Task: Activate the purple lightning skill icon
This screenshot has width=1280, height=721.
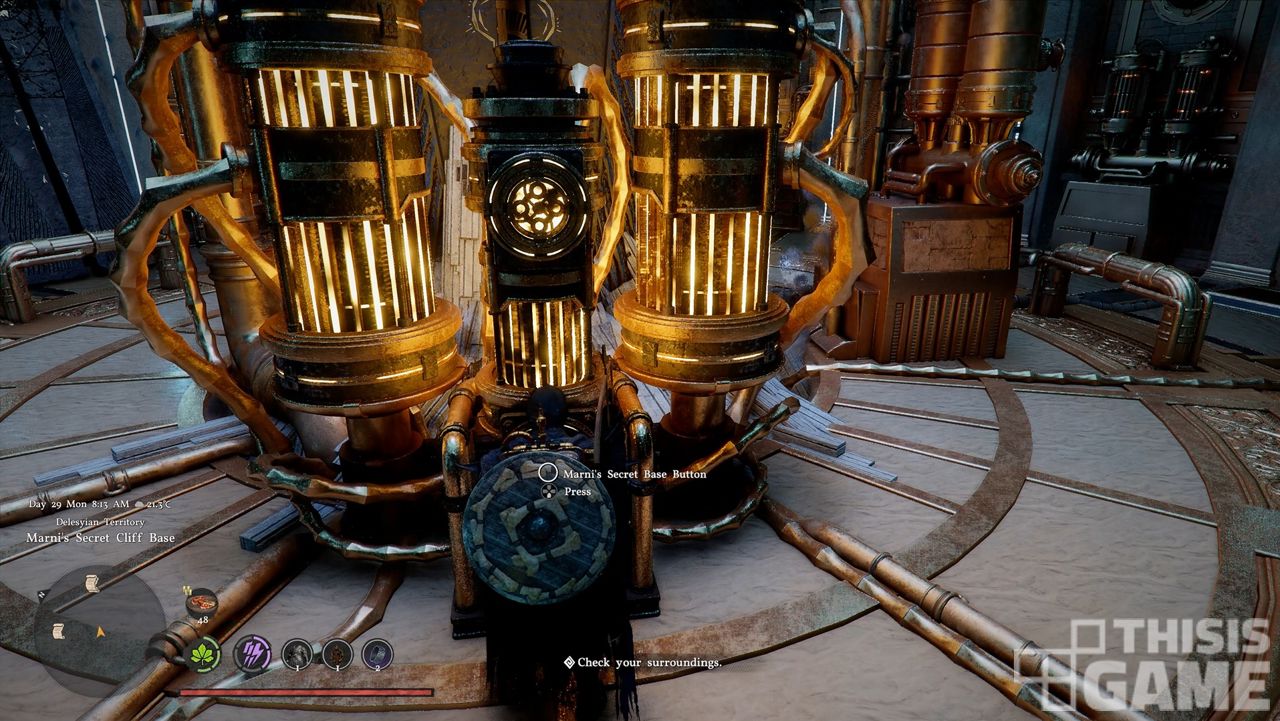Action: pyautogui.click(x=252, y=655)
